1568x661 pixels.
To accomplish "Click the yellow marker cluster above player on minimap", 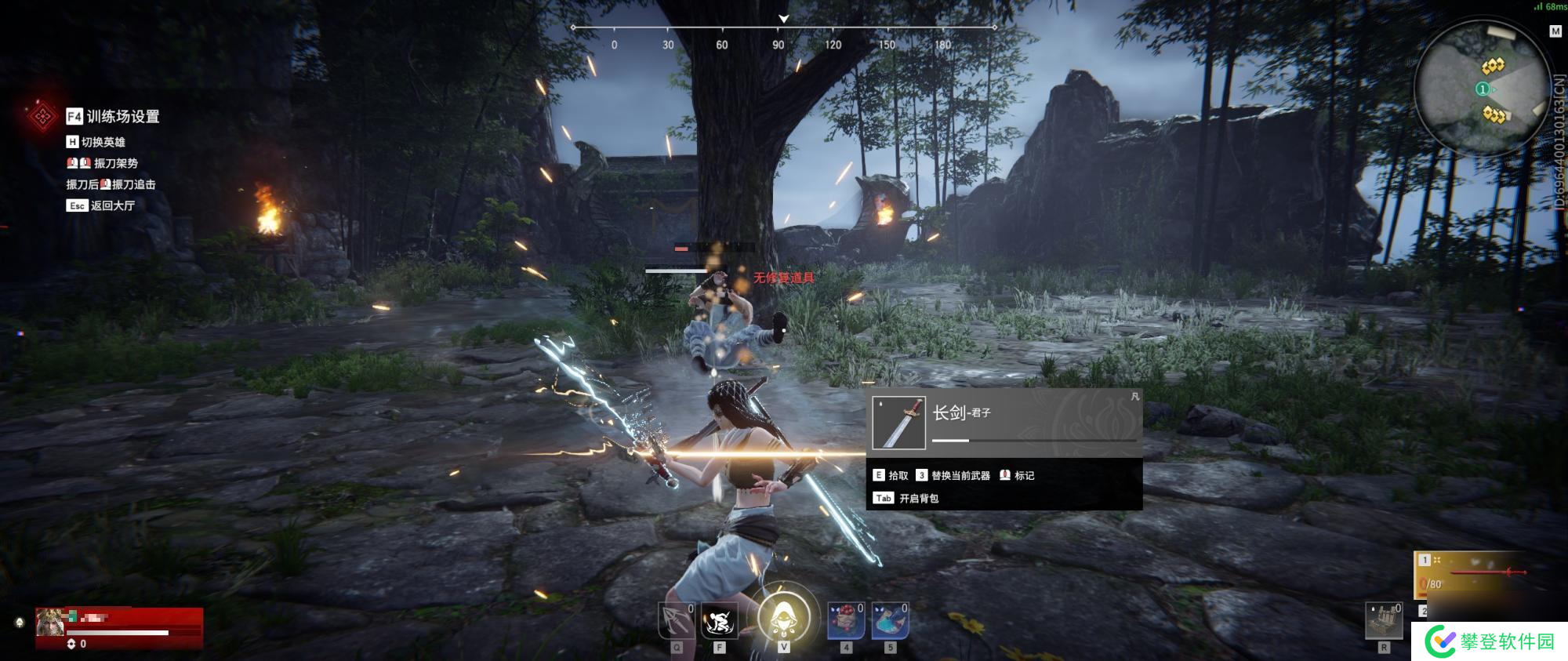I will pyautogui.click(x=1493, y=65).
